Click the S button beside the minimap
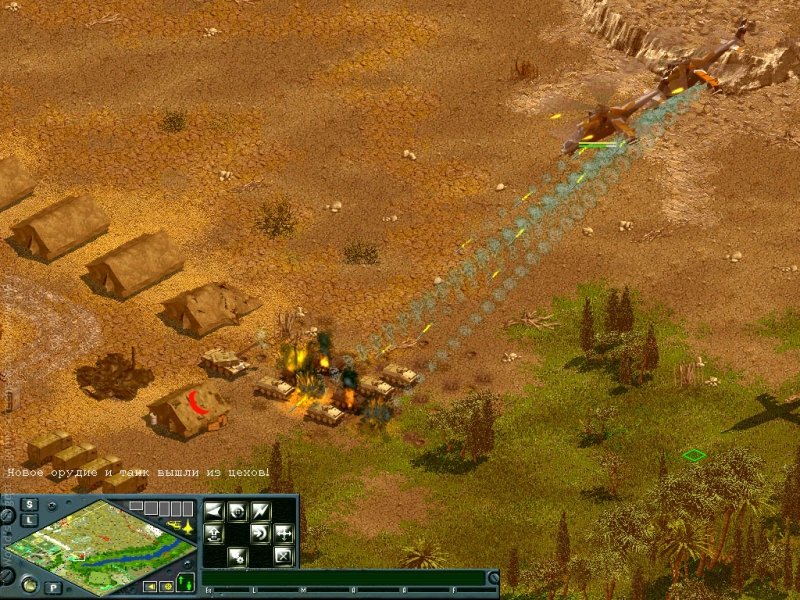This screenshot has width=800, height=600. point(31,504)
